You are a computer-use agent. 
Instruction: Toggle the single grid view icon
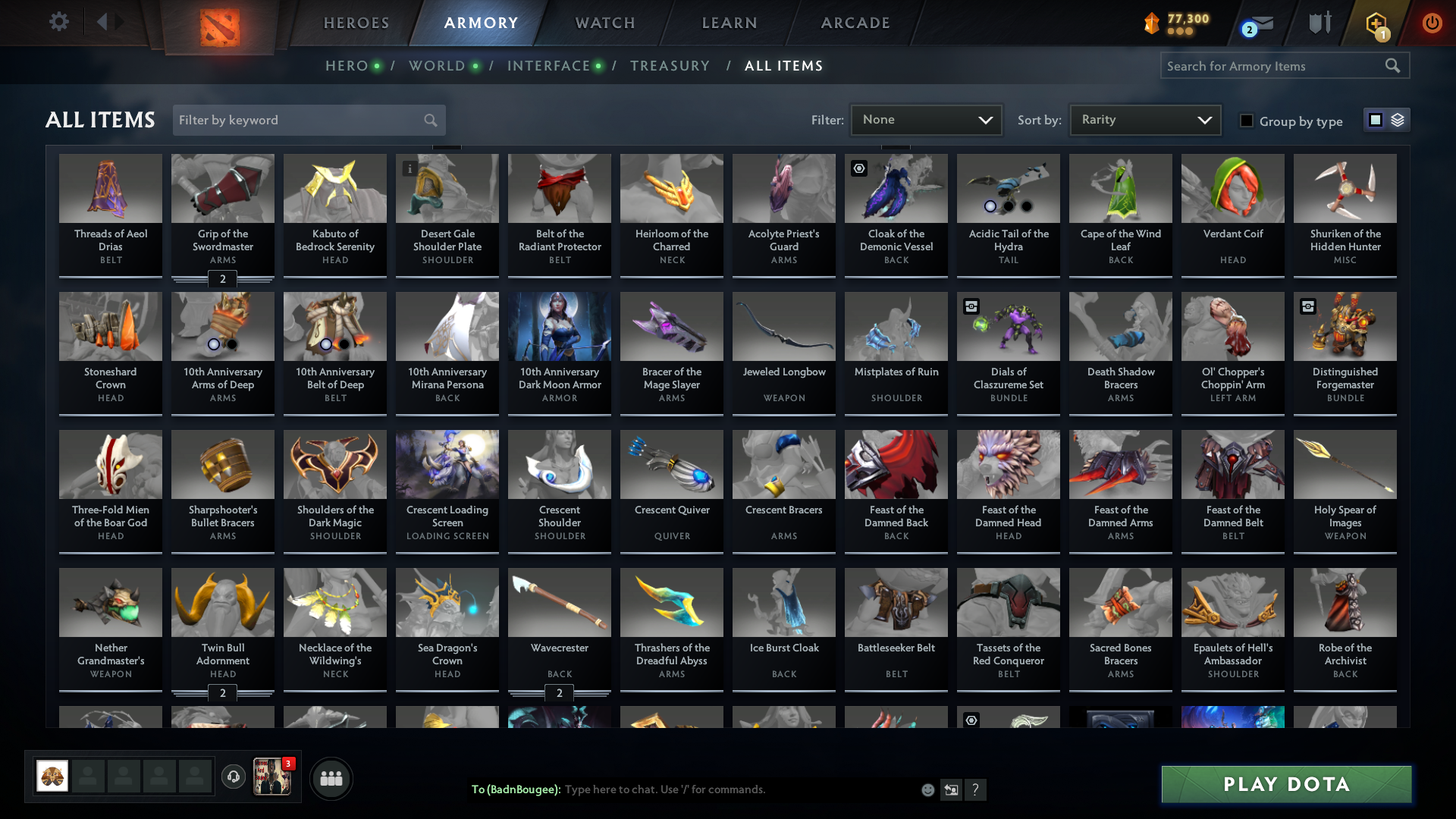click(1375, 120)
